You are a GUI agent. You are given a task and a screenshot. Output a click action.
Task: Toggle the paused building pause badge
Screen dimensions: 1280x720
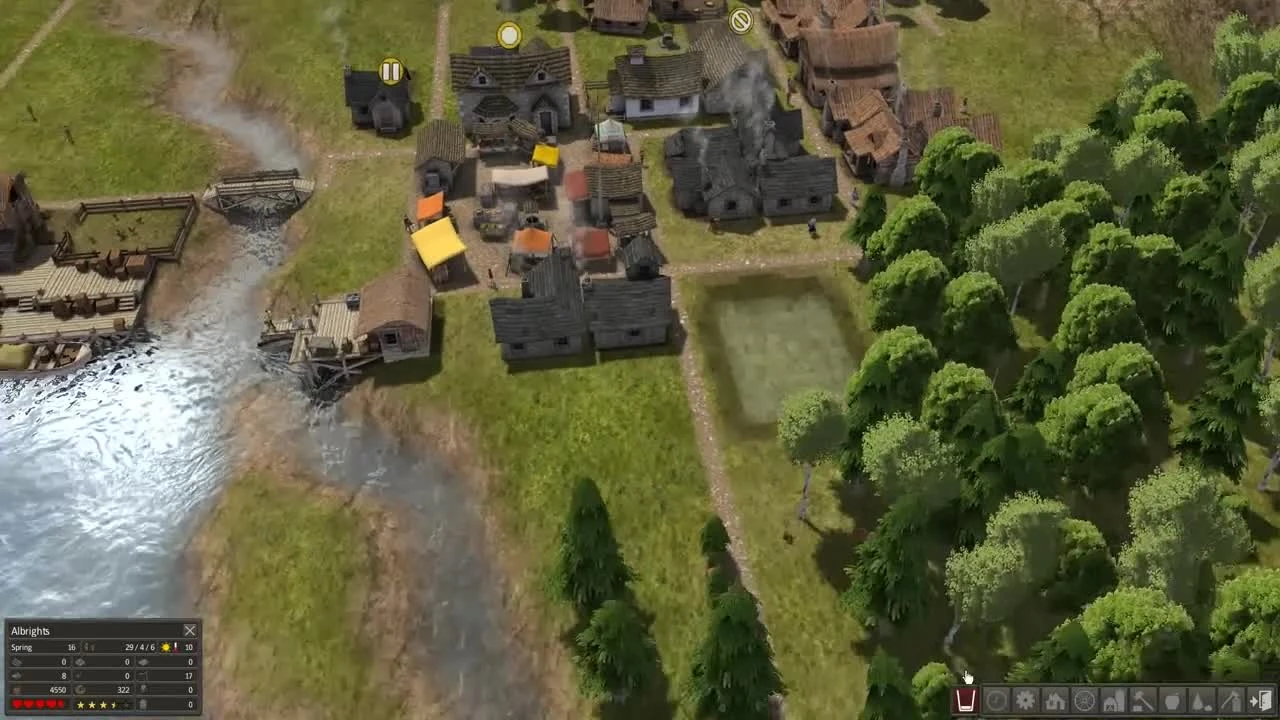390,71
